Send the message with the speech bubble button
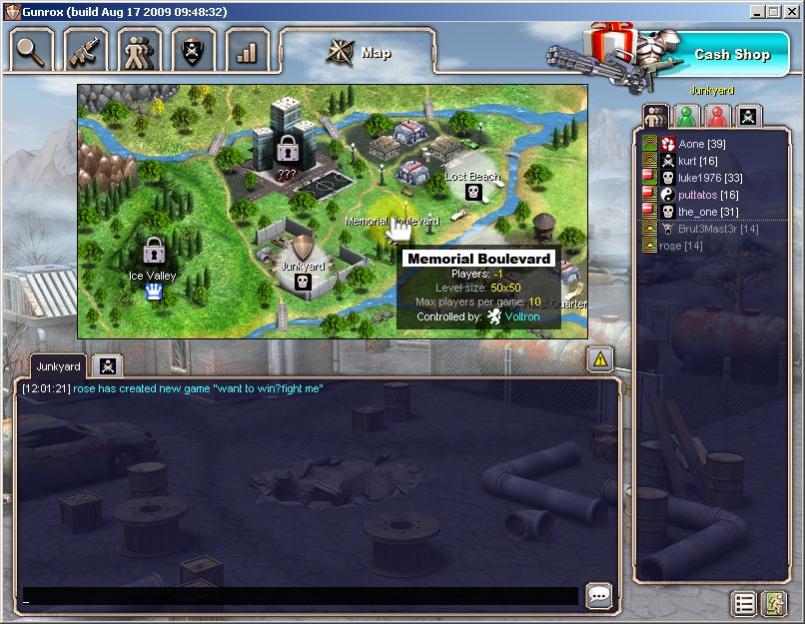The height and width of the screenshot is (624, 805). coord(599,596)
